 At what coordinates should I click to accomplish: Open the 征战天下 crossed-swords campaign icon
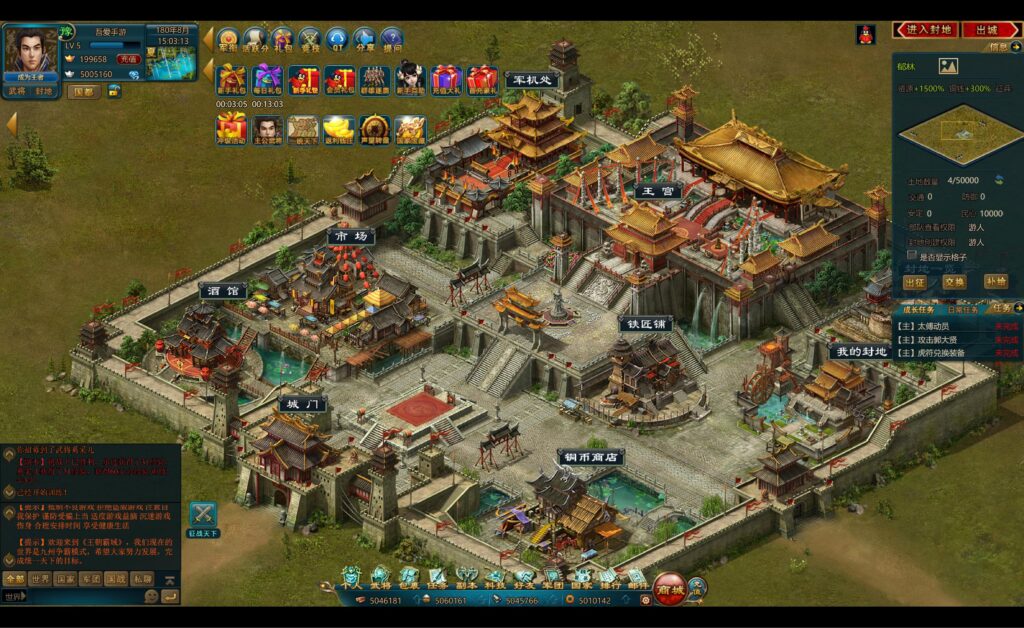click(x=204, y=515)
